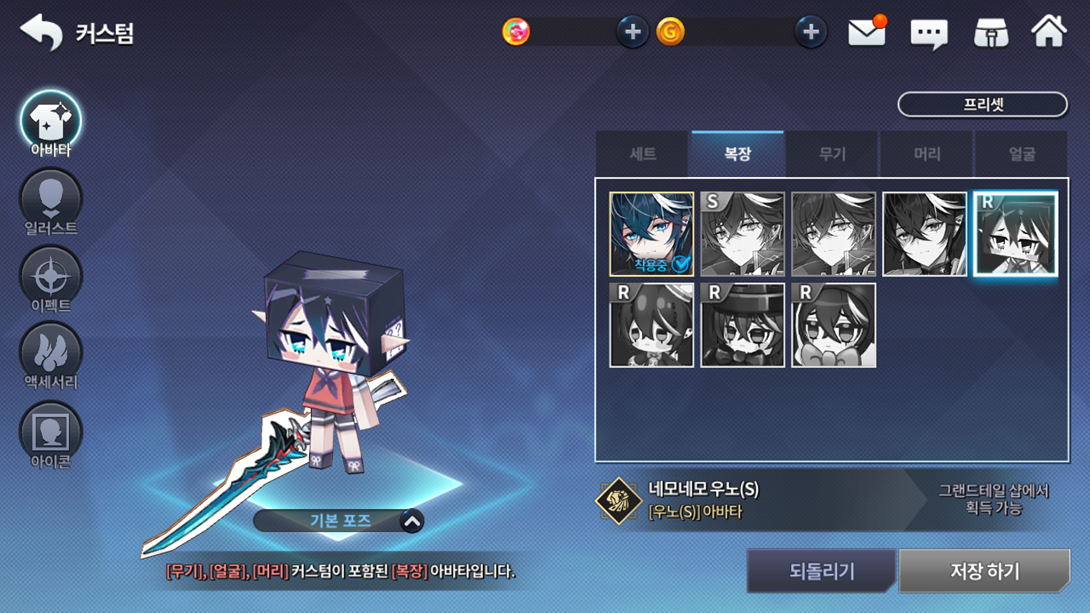Switch to the 얼굴 tab
Image resolution: width=1090 pixels, height=613 pixels.
click(1021, 154)
